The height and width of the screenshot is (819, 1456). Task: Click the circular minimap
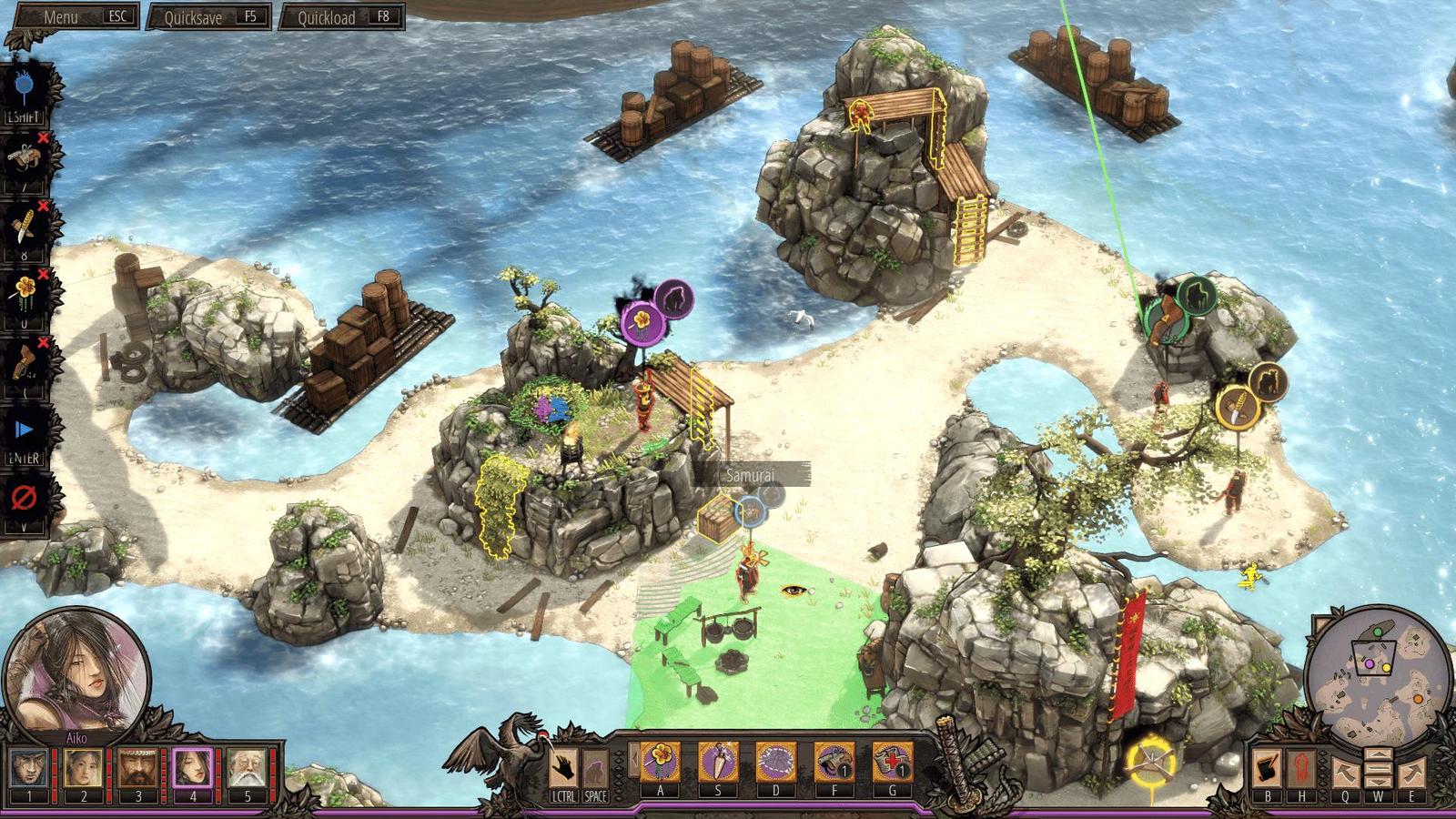tap(1377, 673)
